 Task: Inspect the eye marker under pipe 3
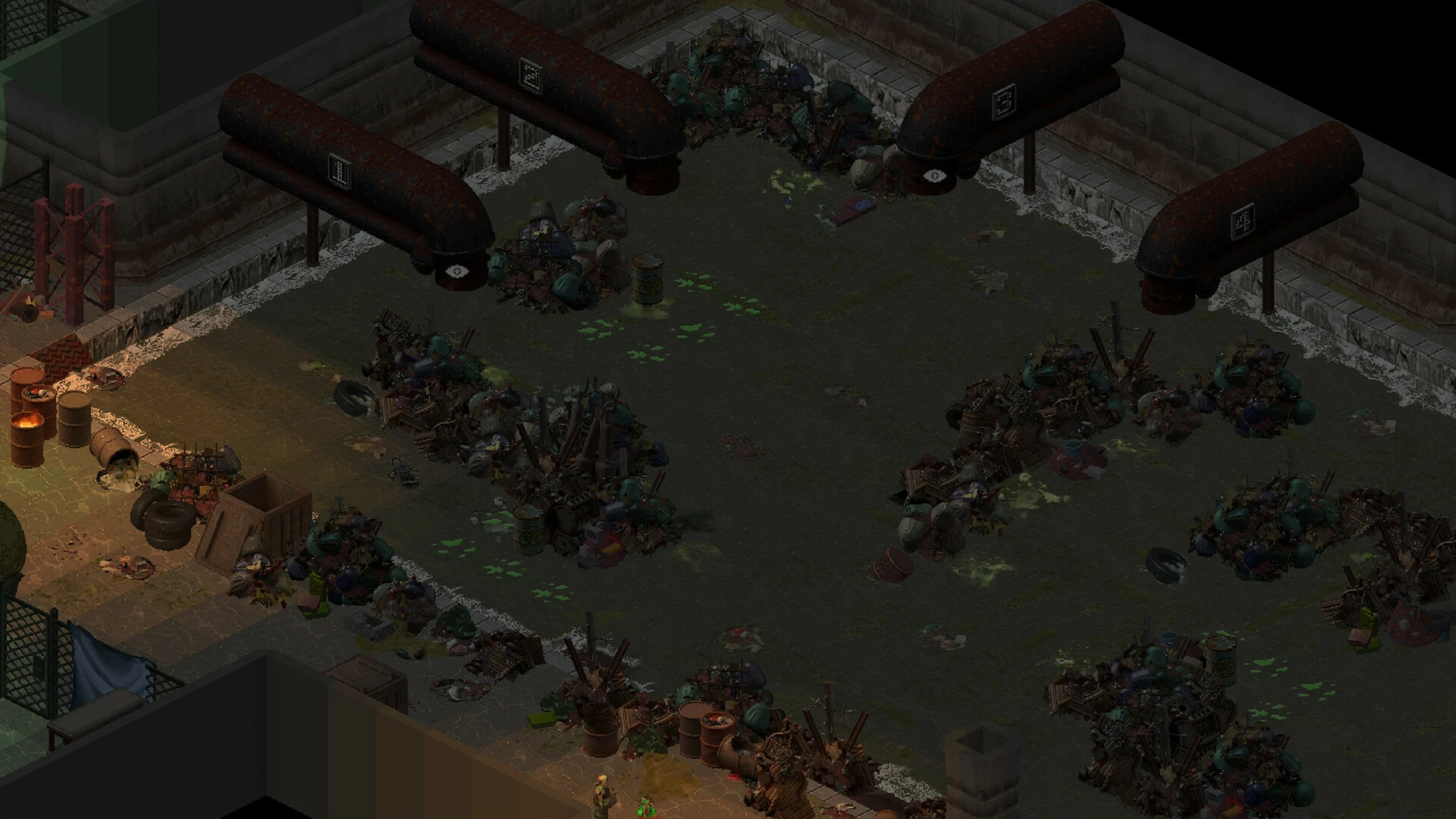pos(934,176)
